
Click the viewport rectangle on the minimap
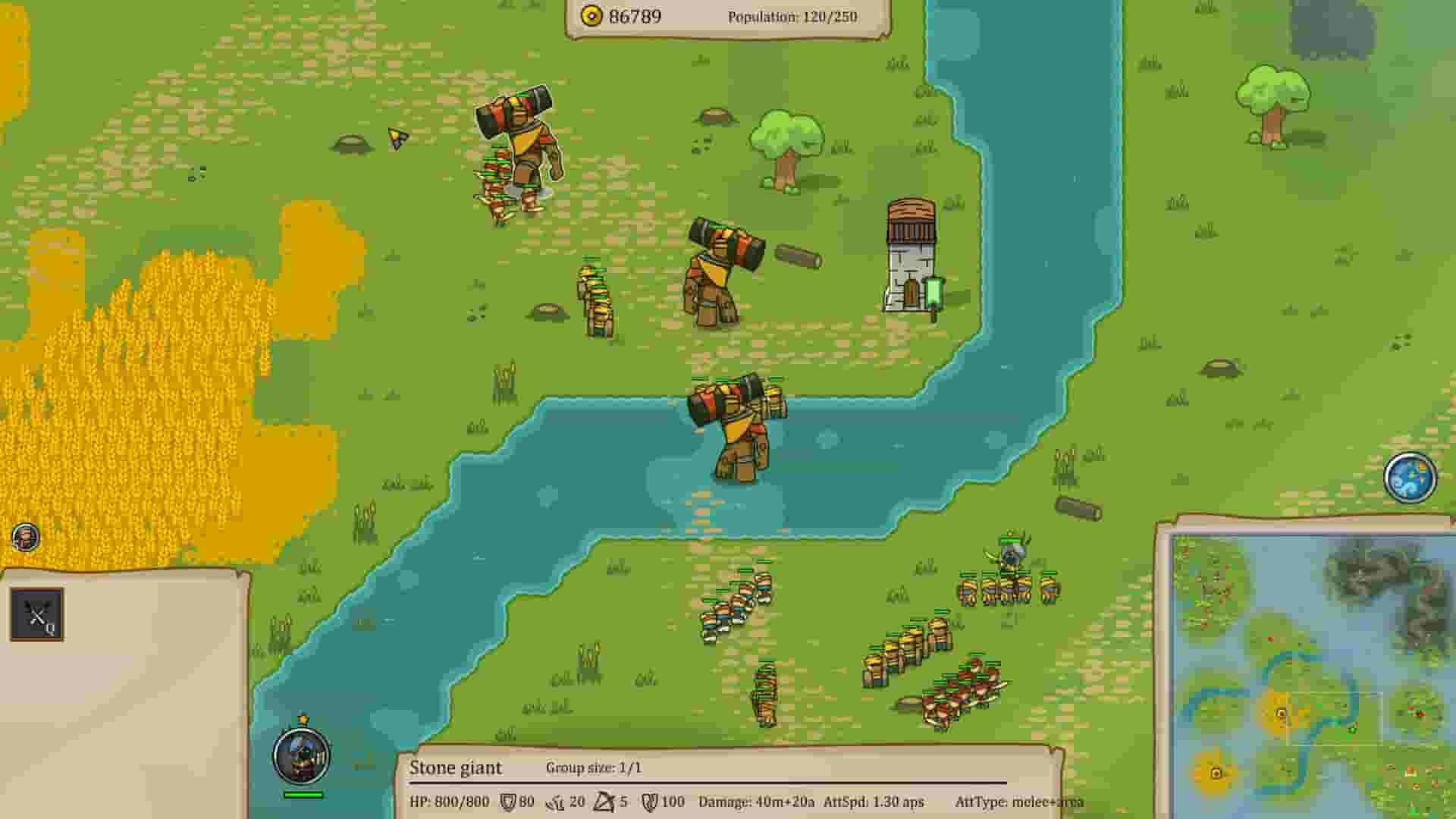pos(1335,719)
